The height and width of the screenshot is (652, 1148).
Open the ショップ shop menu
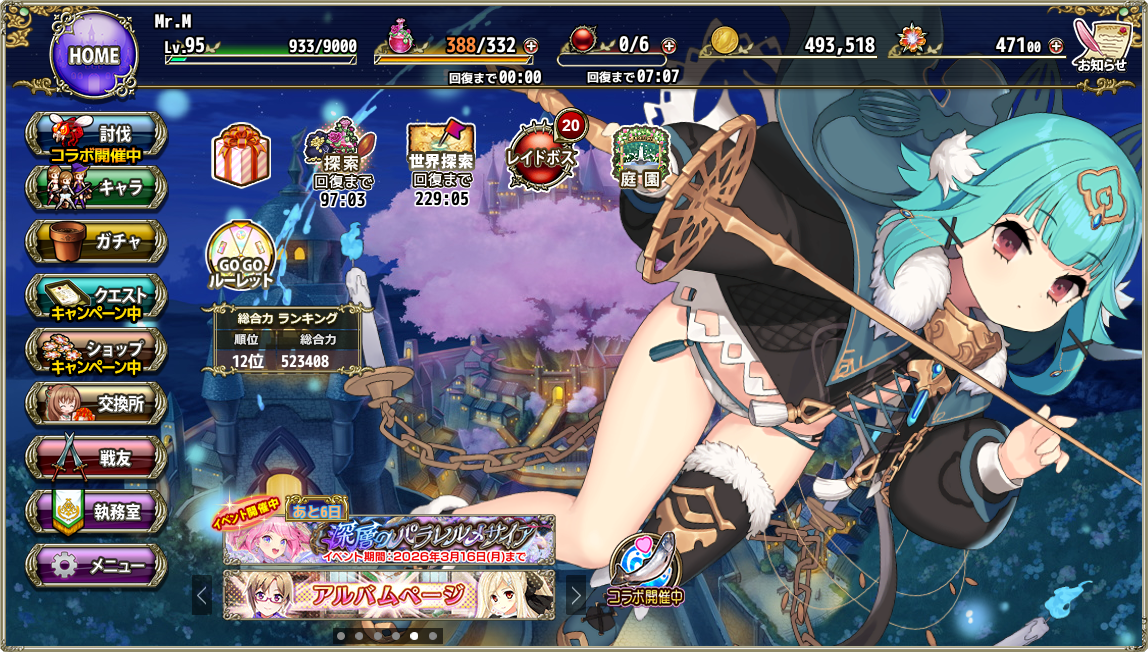tap(97, 351)
